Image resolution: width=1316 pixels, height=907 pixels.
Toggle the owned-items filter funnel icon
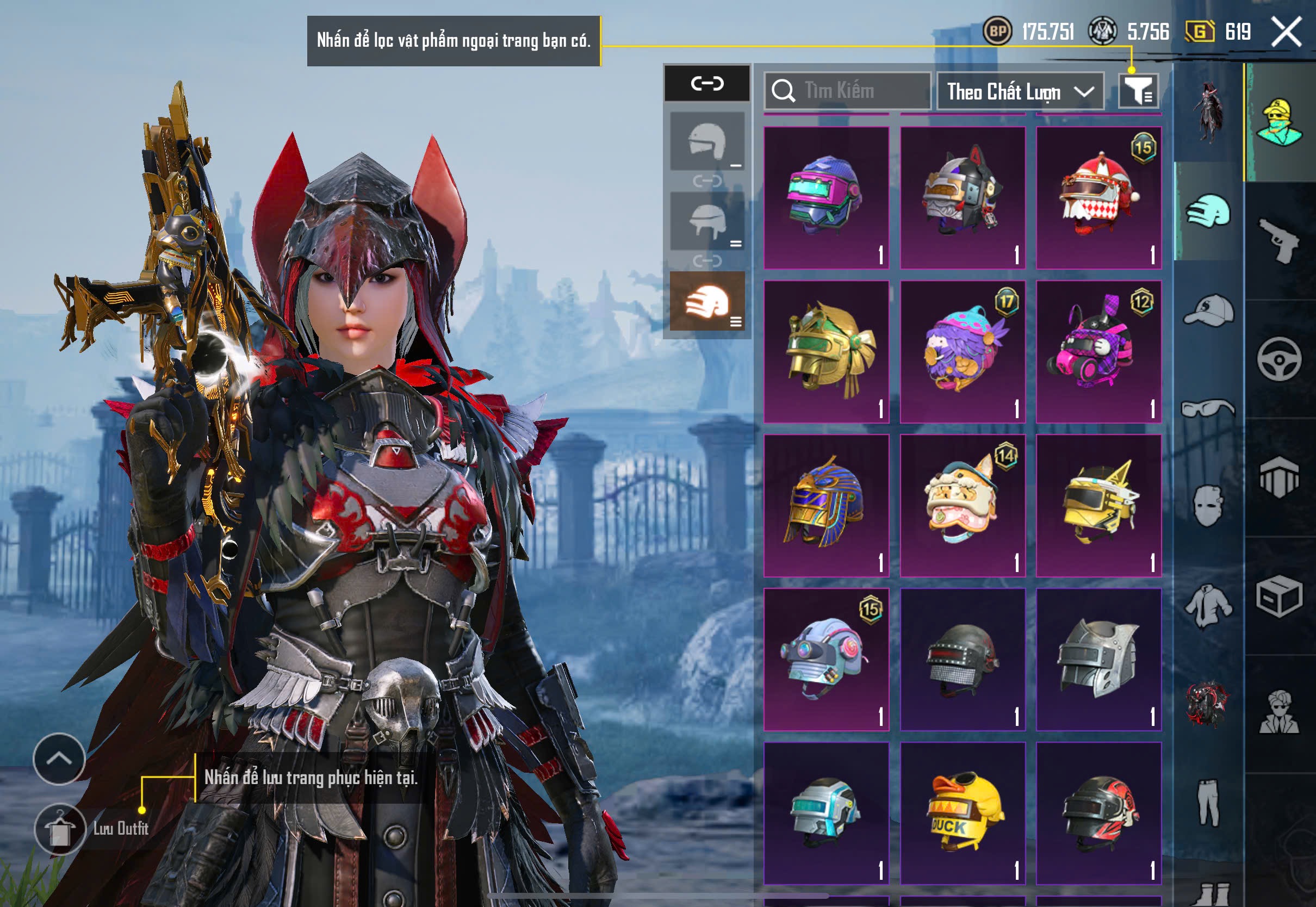click(1138, 91)
